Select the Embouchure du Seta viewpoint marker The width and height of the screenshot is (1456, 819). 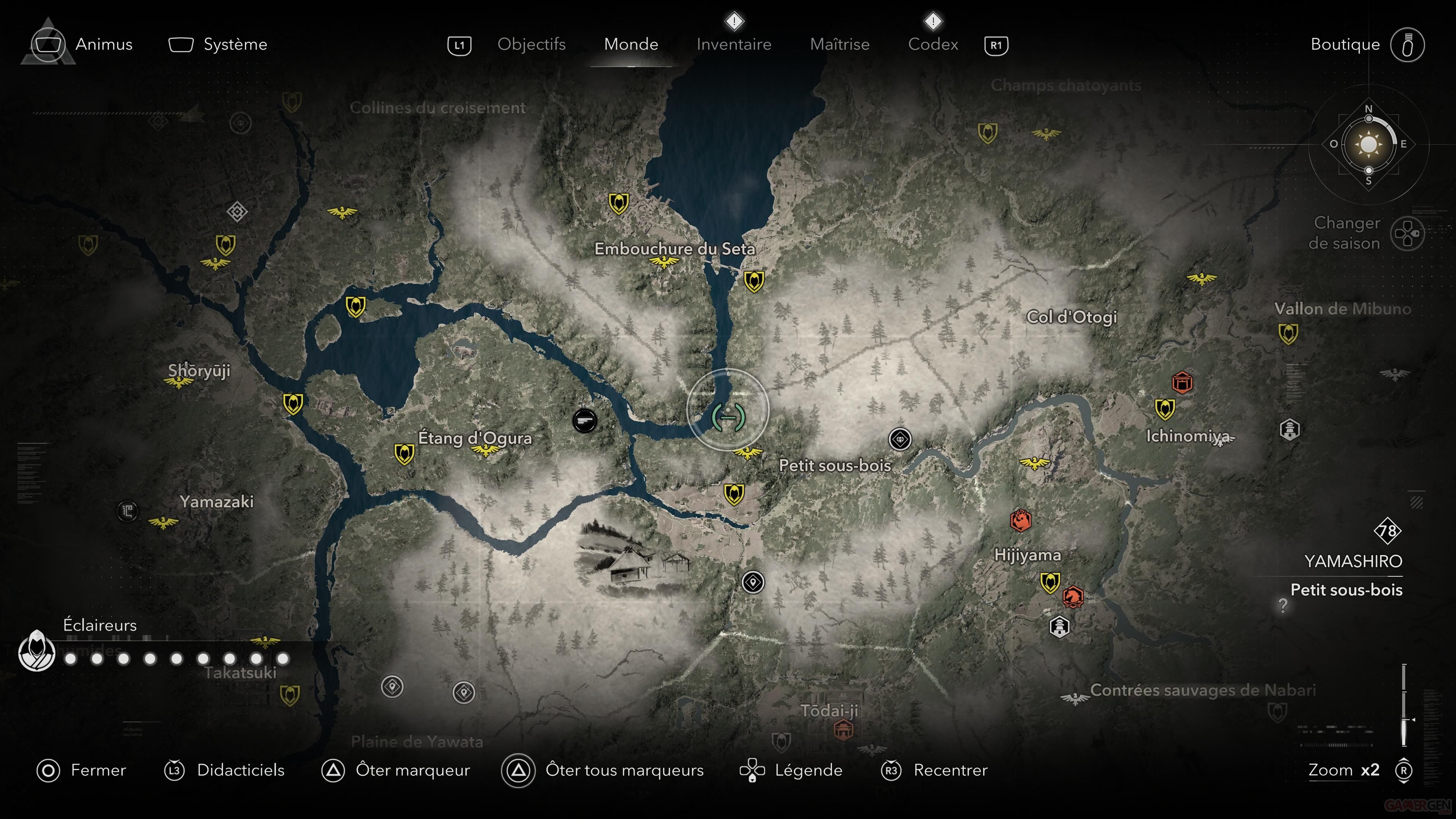(664, 262)
